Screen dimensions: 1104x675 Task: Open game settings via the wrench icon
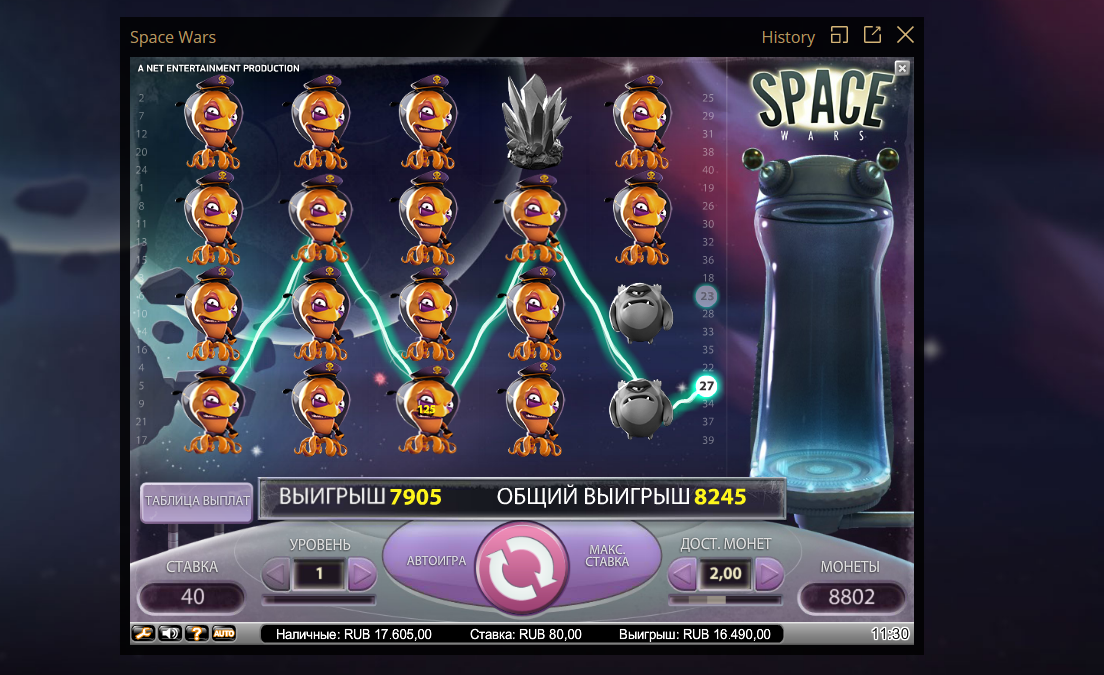(x=143, y=633)
